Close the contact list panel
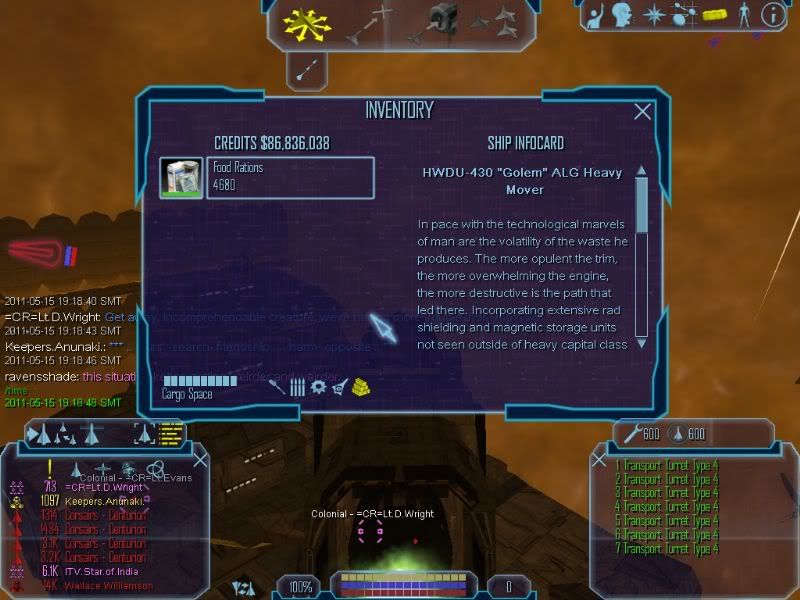Viewport: 800px width, 600px height. [200, 460]
